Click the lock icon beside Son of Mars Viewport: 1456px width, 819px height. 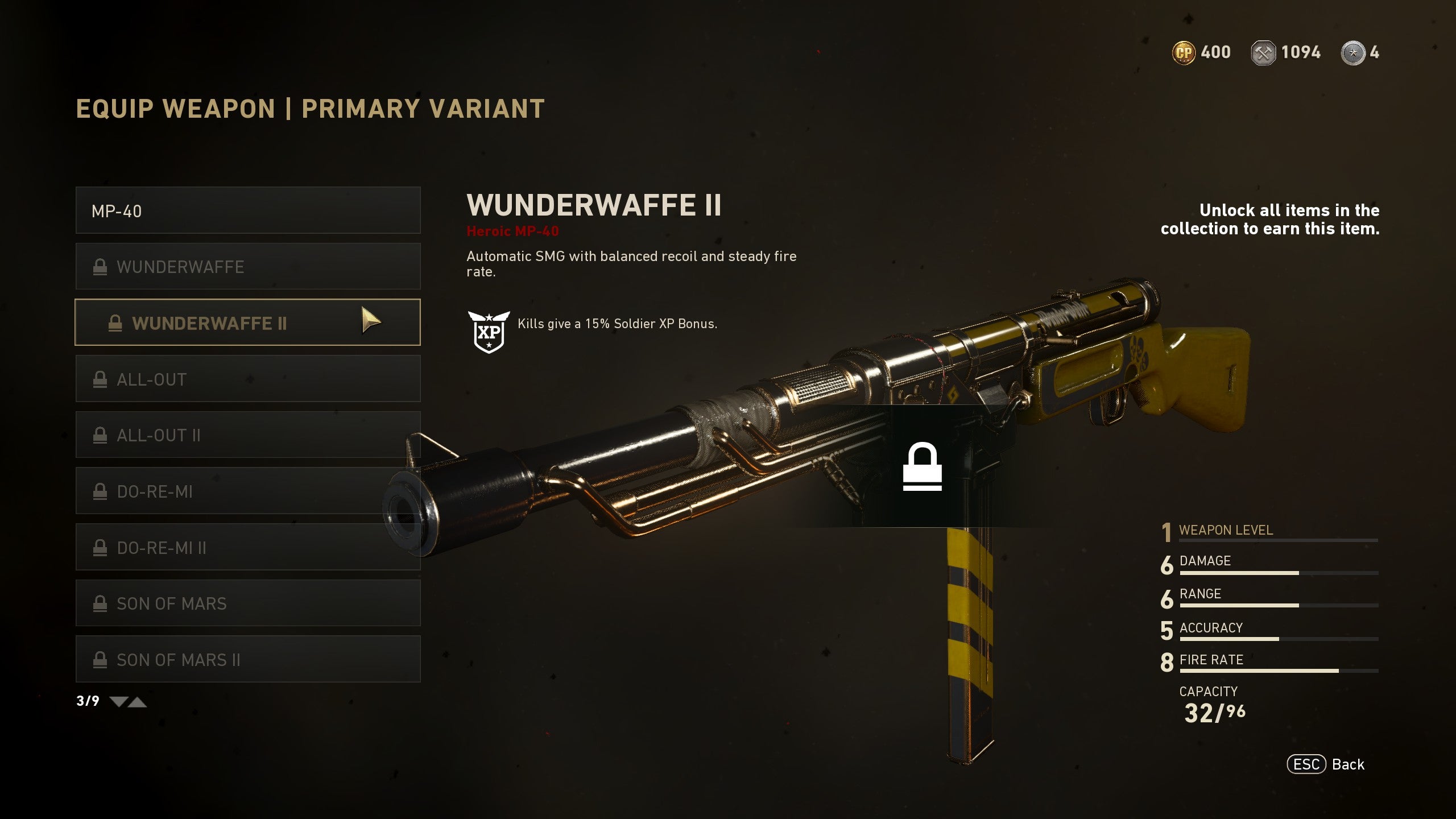pyautogui.click(x=101, y=603)
